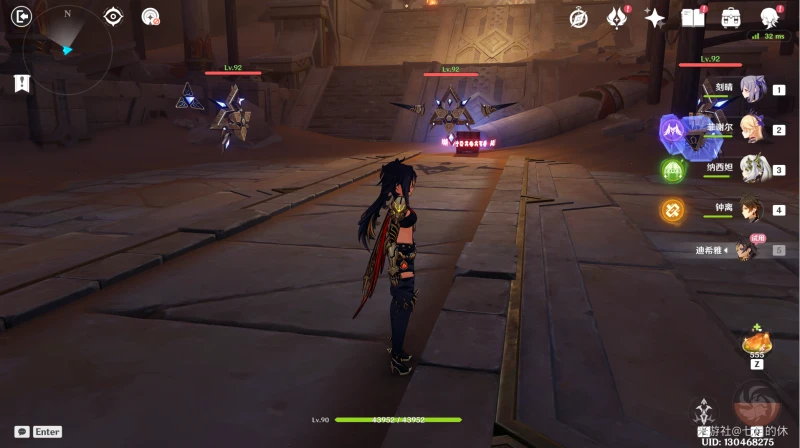This screenshot has width=800, height=448.
Task: Switch to party member 菲谢尔
Action: [751, 130]
